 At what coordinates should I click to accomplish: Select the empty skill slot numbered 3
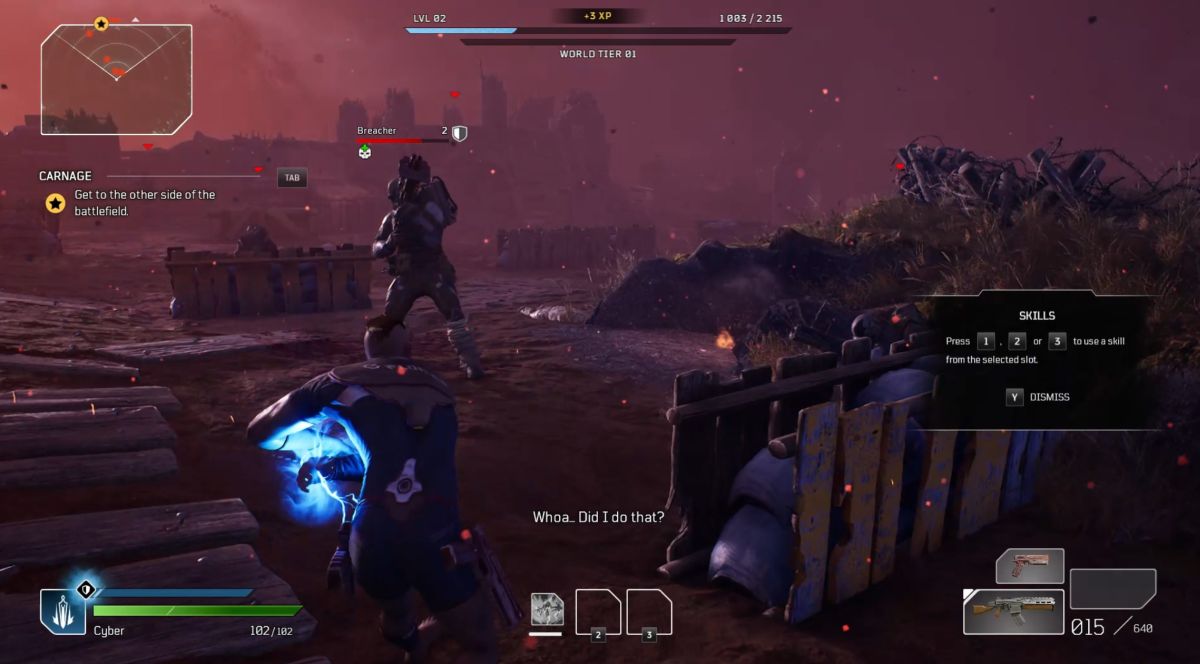(648, 612)
